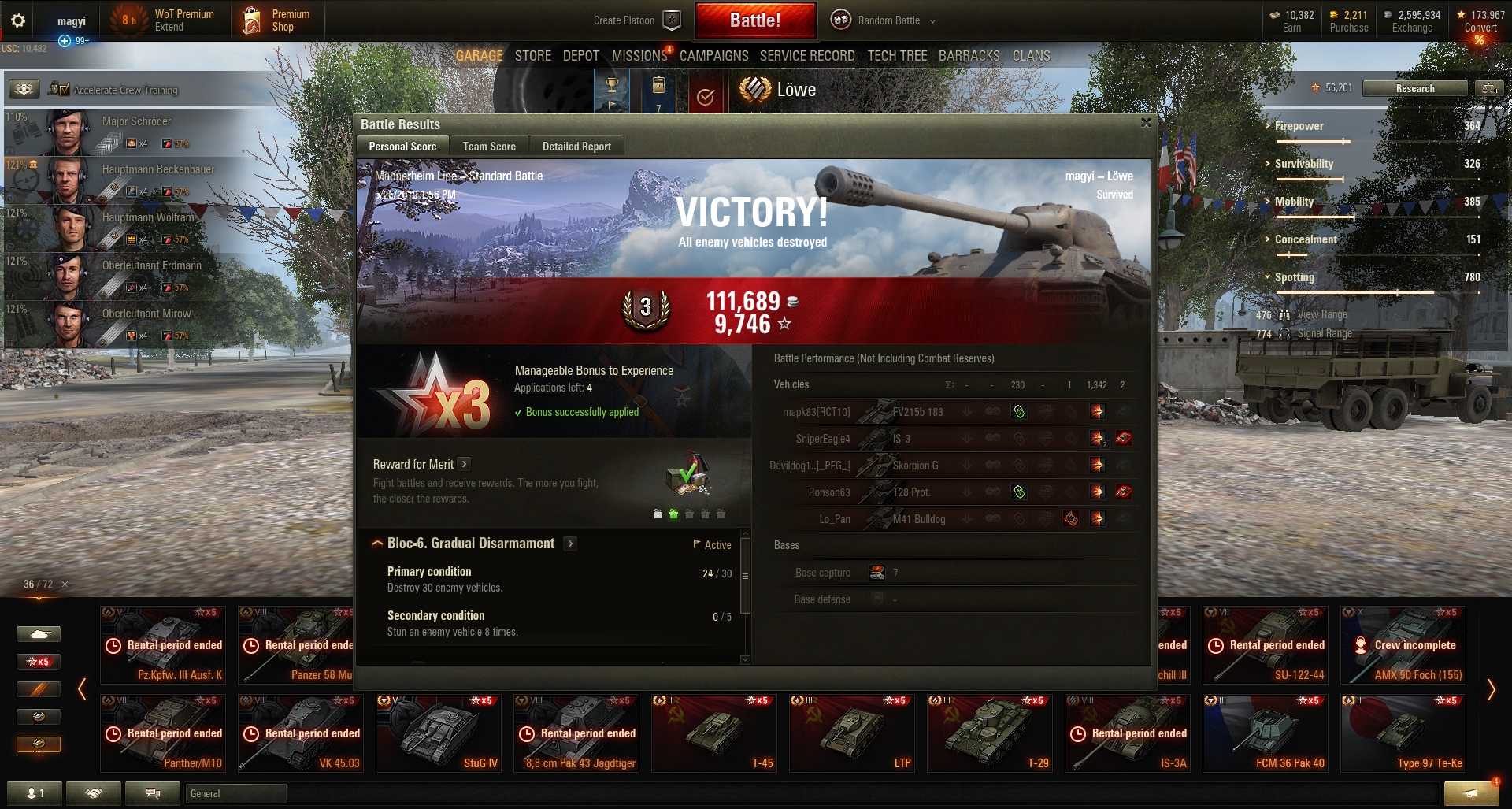Switch to the Team Score tab
This screenshot has height=809, width=1512.
click(x=489, y=147)
